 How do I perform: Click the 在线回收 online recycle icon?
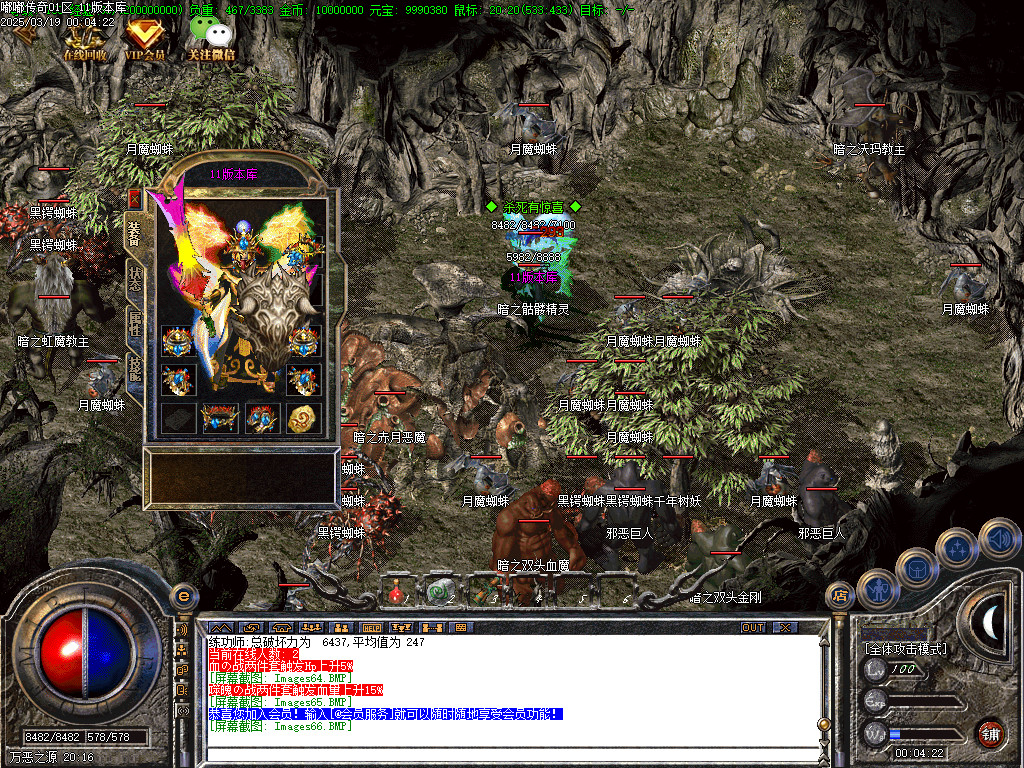coord(85,38)
